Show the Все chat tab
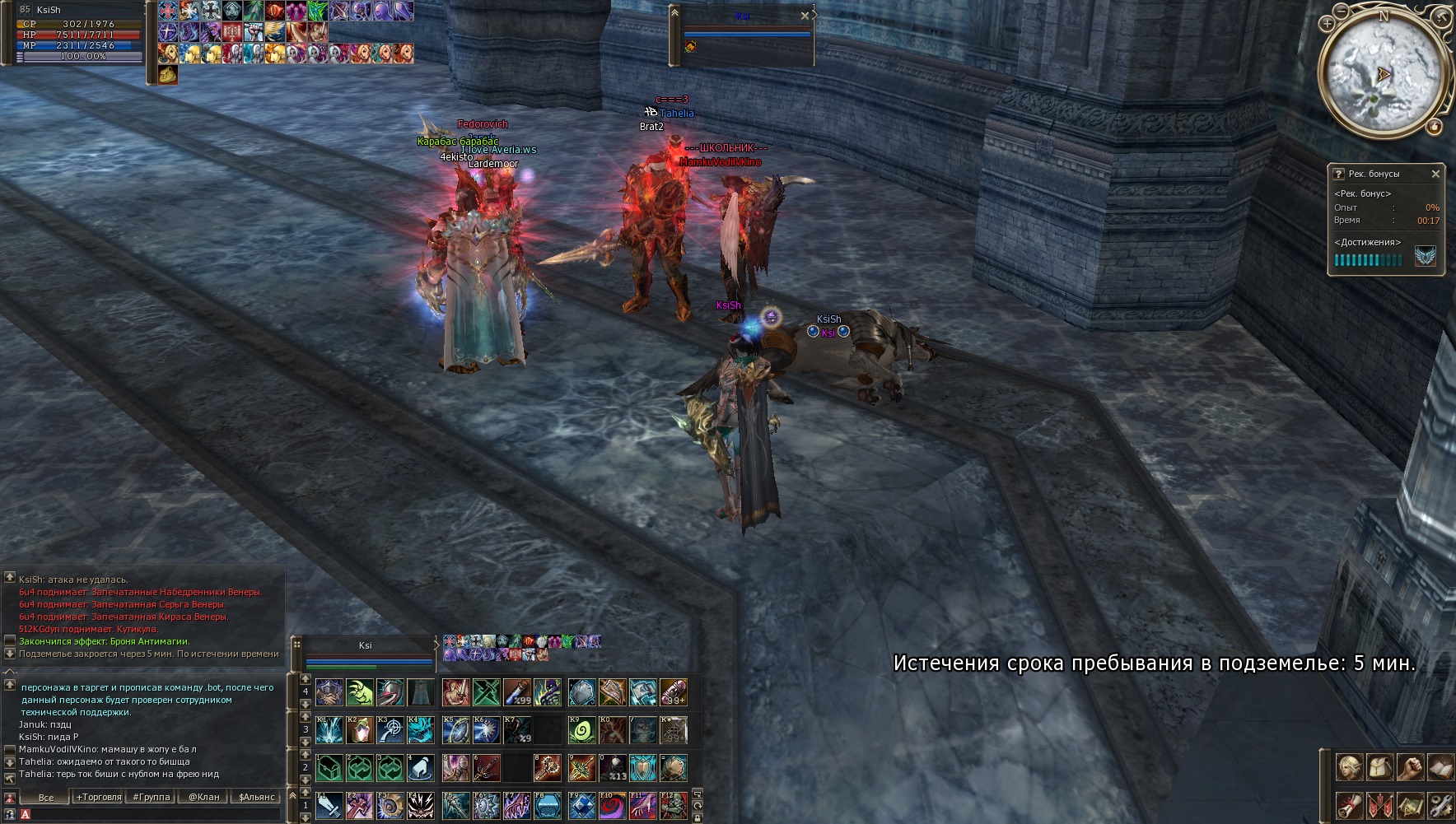This screenshot has height=824, width=1456. (46, 797)
